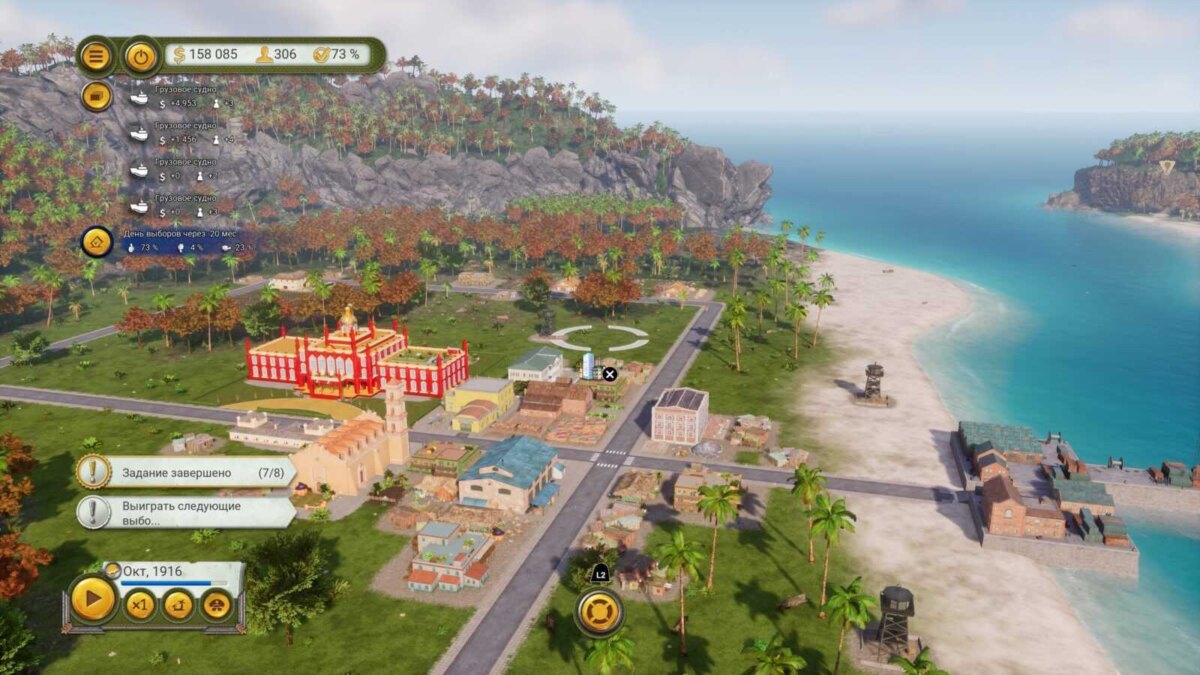1200x675 pixels.
Task: Open the election day info icon
Action: (96, 241)
